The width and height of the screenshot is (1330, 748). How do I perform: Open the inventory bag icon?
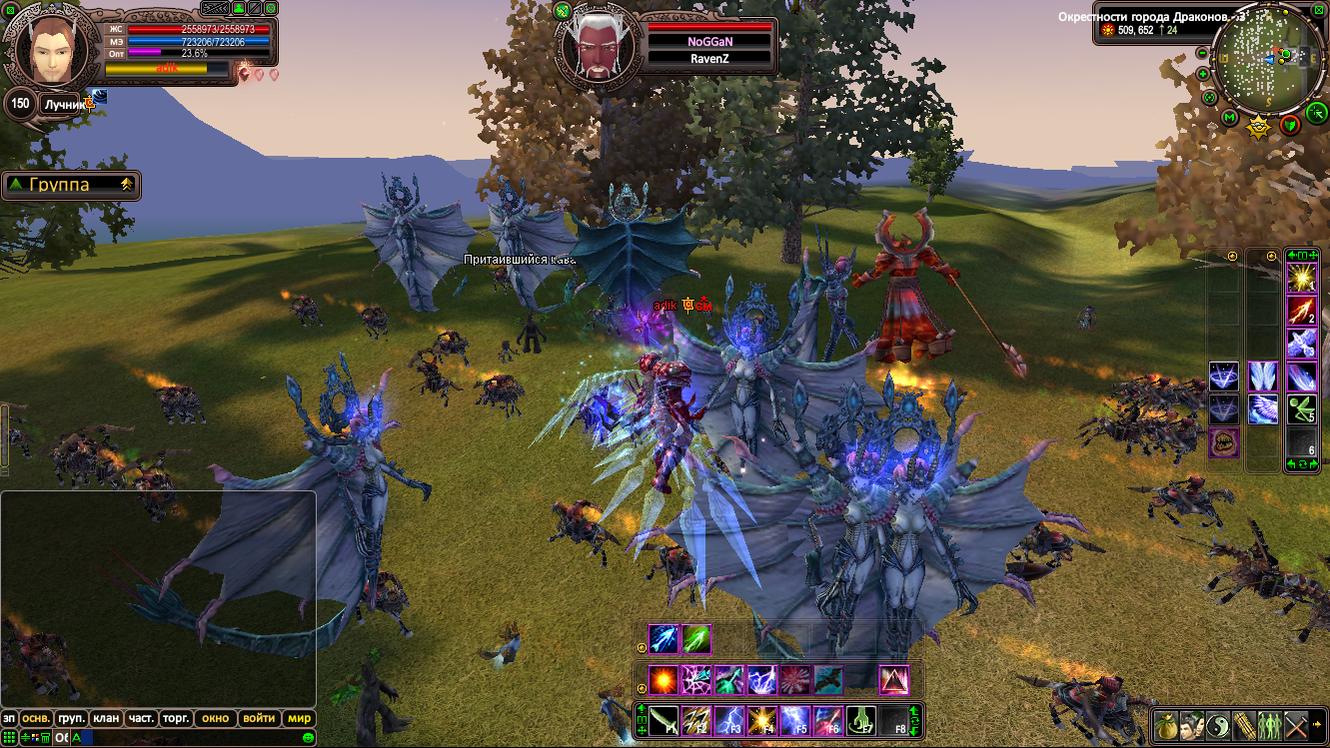pos(1166,725)
